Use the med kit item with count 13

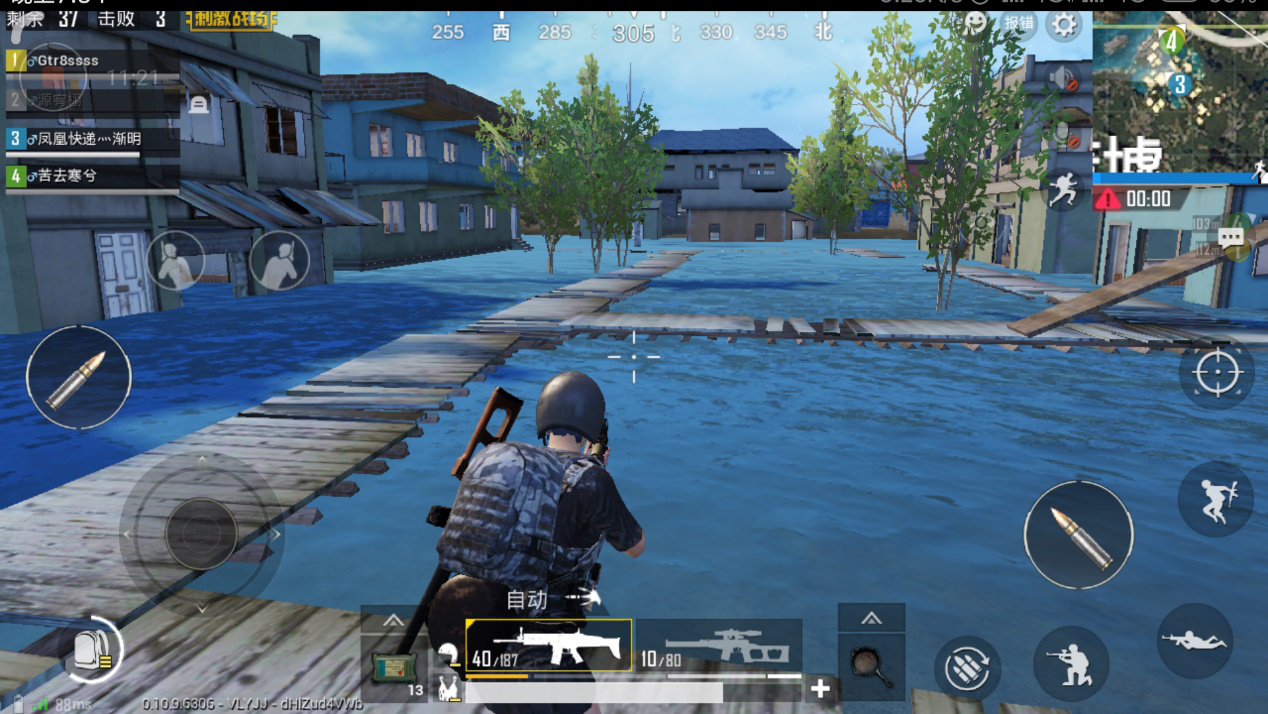click(x=394, y=667)
